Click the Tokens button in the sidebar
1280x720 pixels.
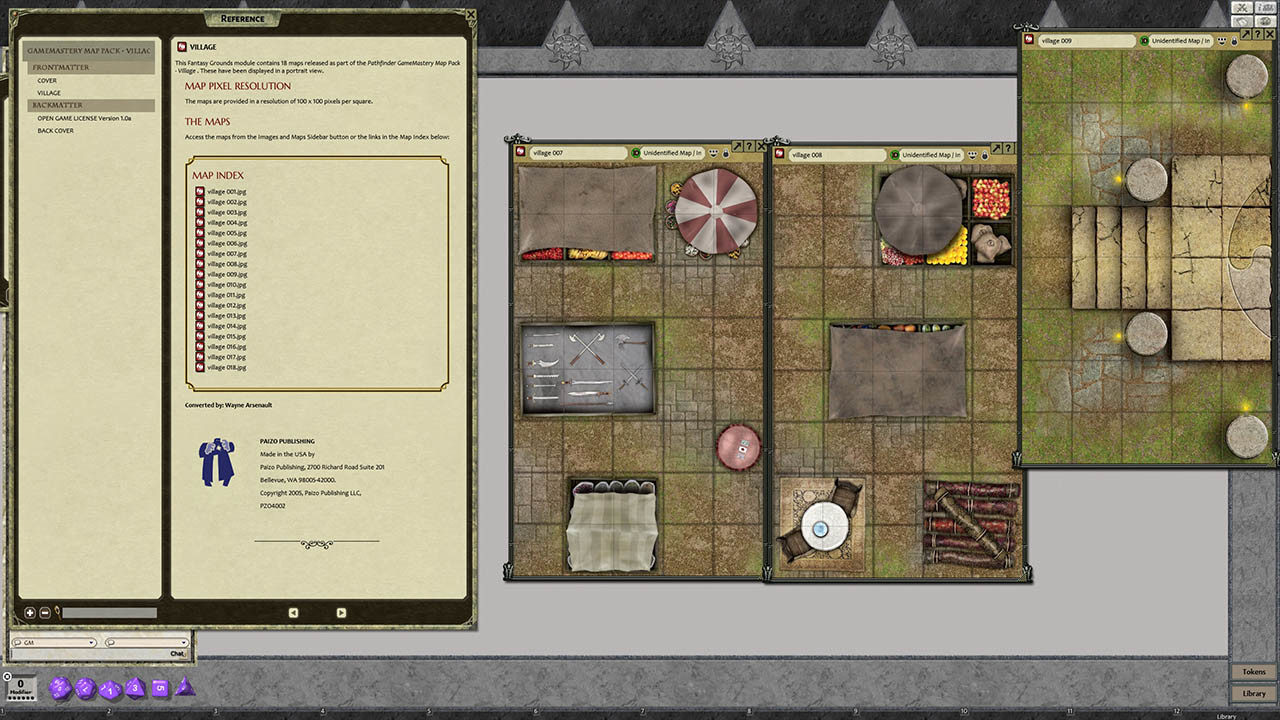(x=1254, y=671)
